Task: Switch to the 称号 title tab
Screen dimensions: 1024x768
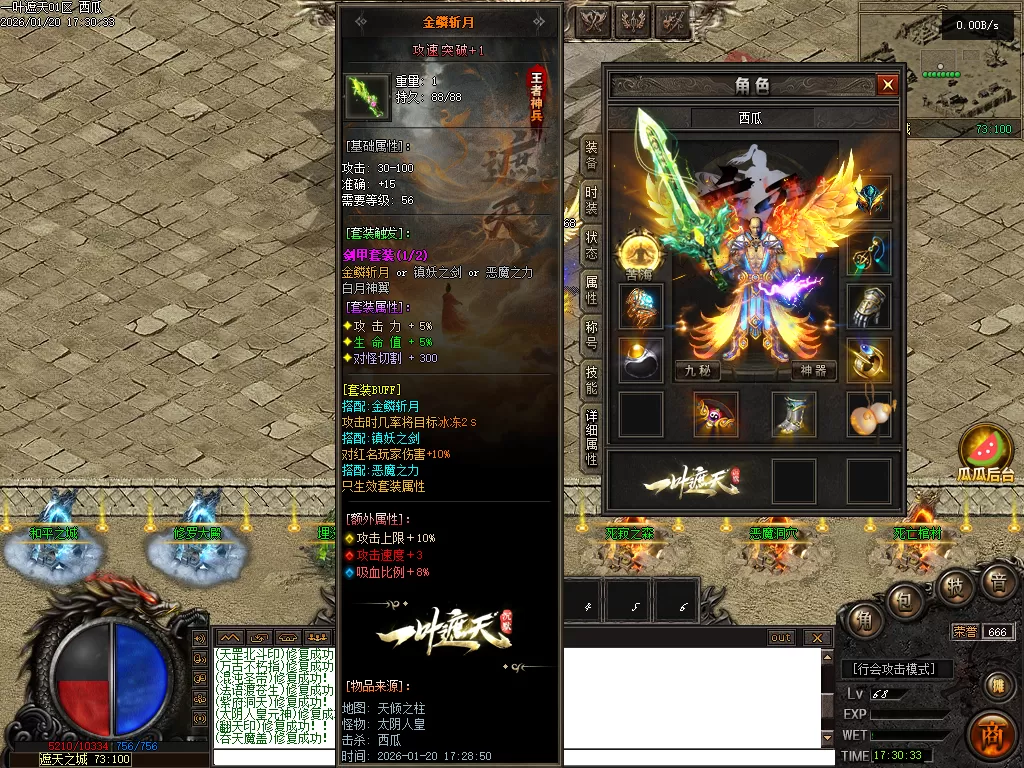Action: pyautogui.click(x=591, y=335)
